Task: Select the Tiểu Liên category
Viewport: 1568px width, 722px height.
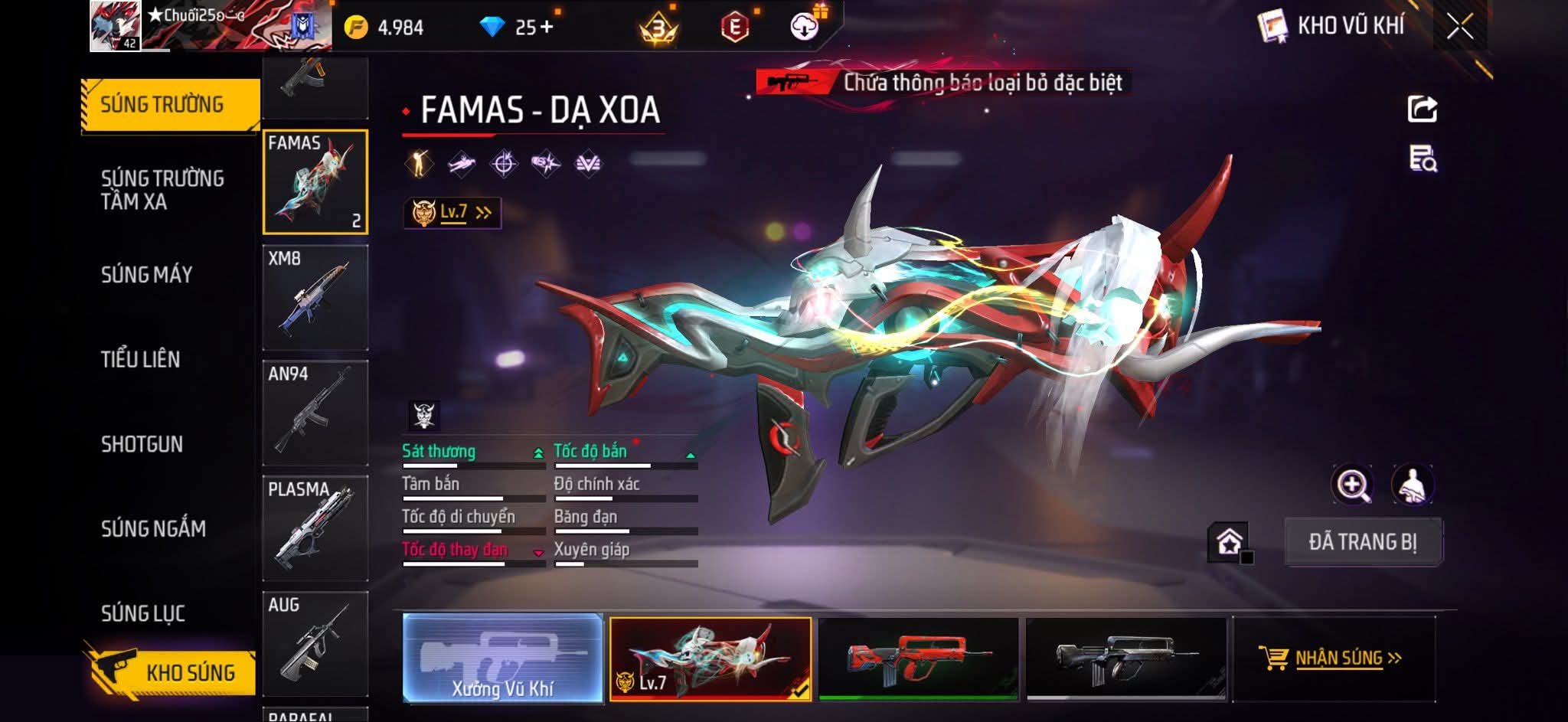Action: click(x=141, y=359)
